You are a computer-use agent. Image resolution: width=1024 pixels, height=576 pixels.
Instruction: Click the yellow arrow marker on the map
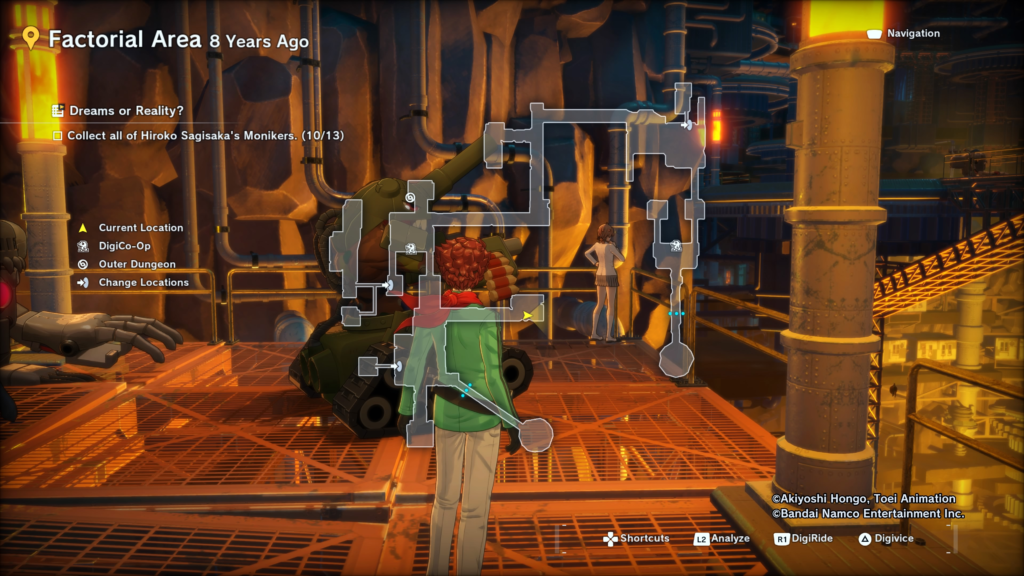[528, 315]
